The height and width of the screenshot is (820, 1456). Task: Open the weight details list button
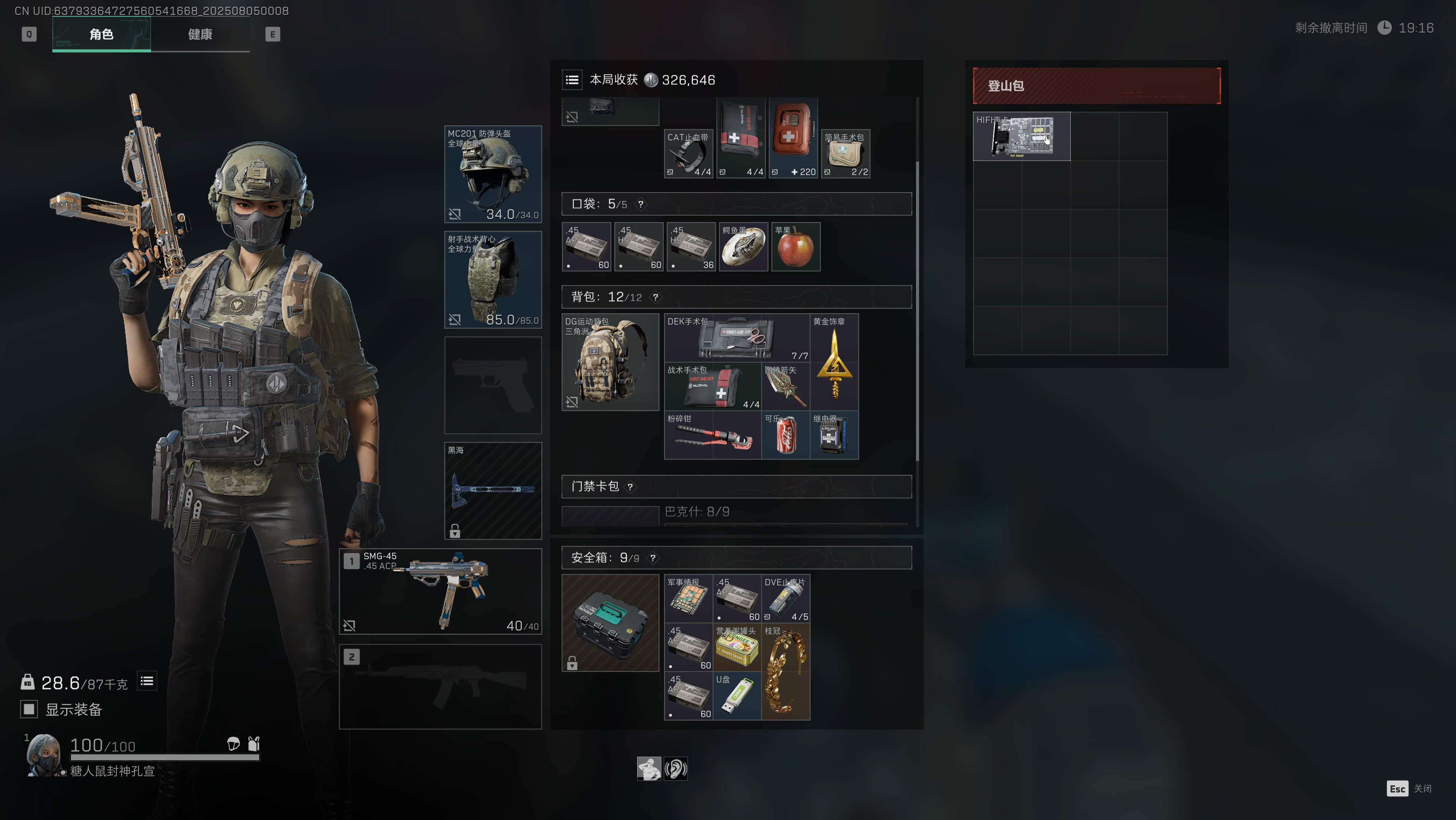point(147,681)
